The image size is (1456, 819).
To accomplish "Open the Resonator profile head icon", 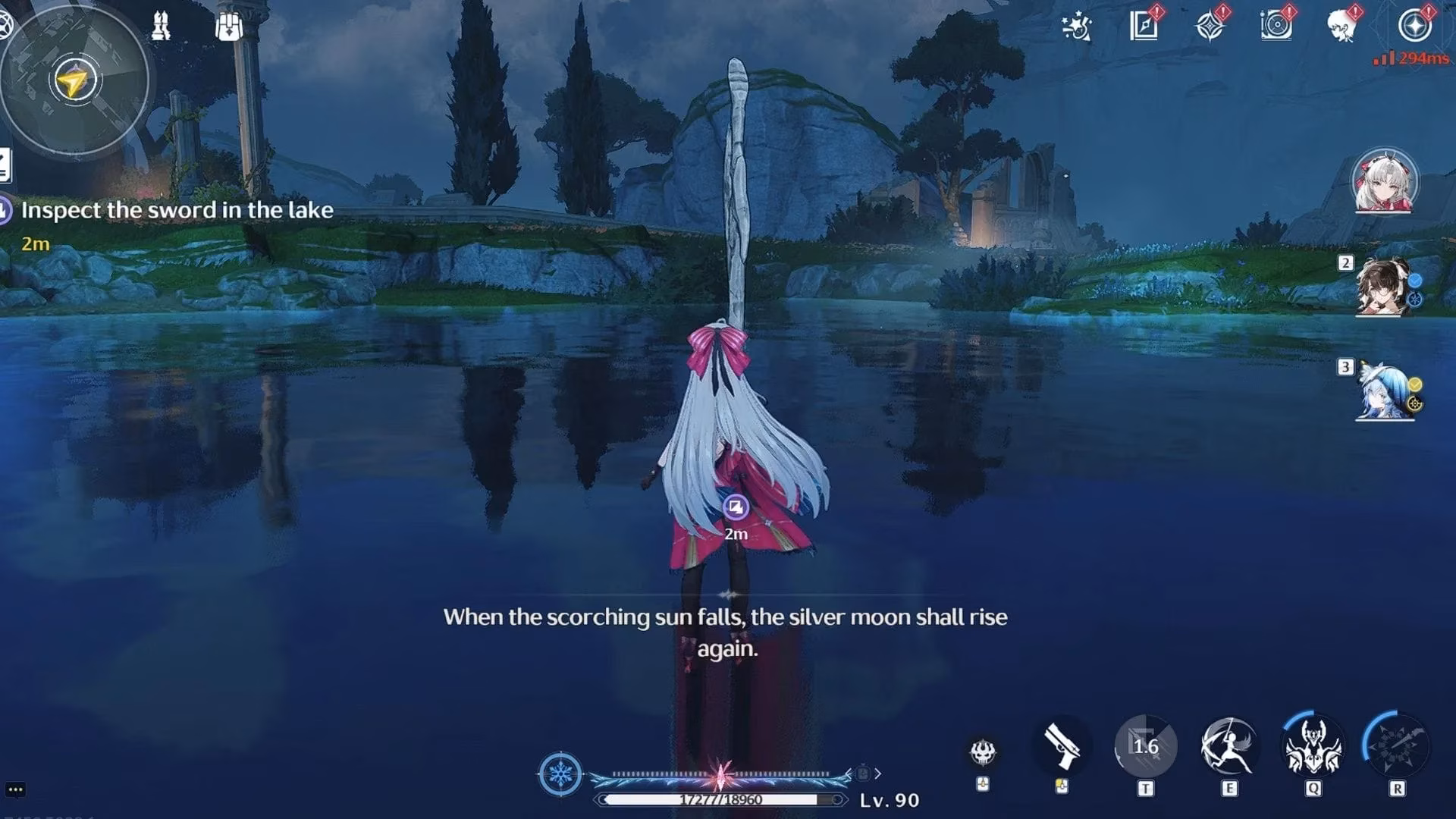I will [x=1344, y=26].
